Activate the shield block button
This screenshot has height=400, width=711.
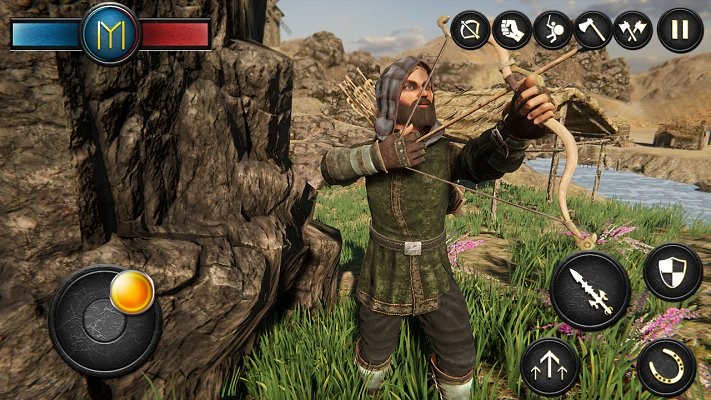click(x=672, y=272)
